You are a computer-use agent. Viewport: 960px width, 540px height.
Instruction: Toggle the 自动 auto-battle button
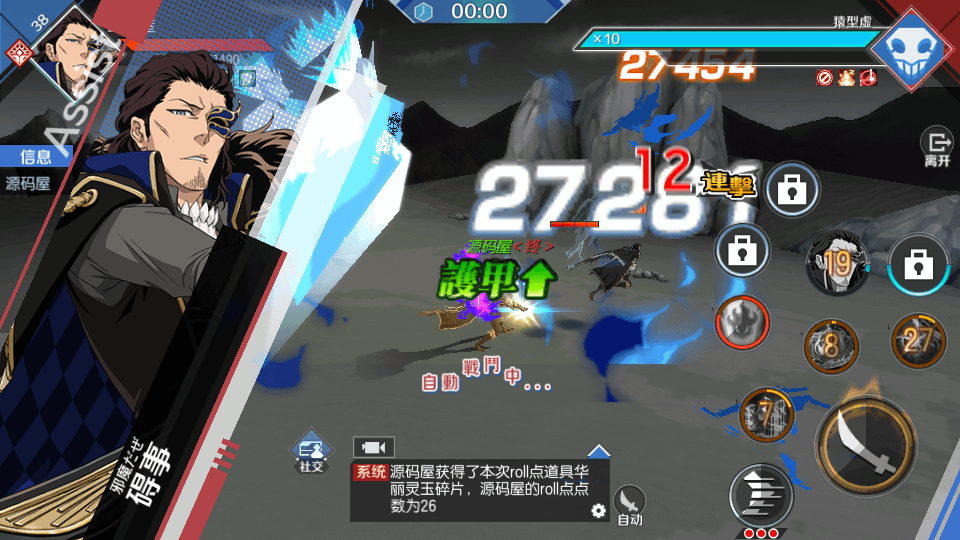tap(629, 503)
